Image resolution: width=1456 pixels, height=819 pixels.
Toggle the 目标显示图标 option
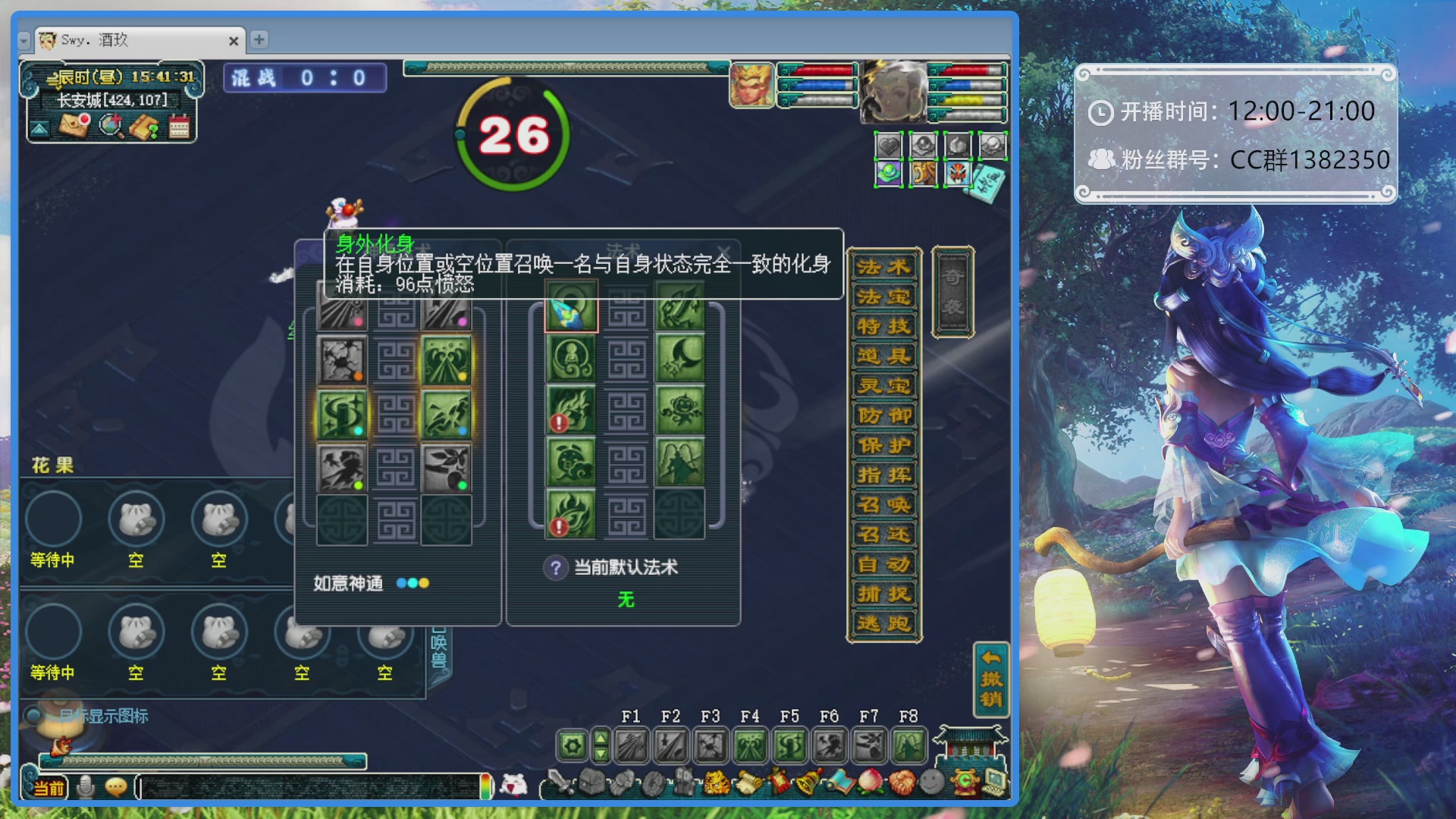tap(32, 715)
